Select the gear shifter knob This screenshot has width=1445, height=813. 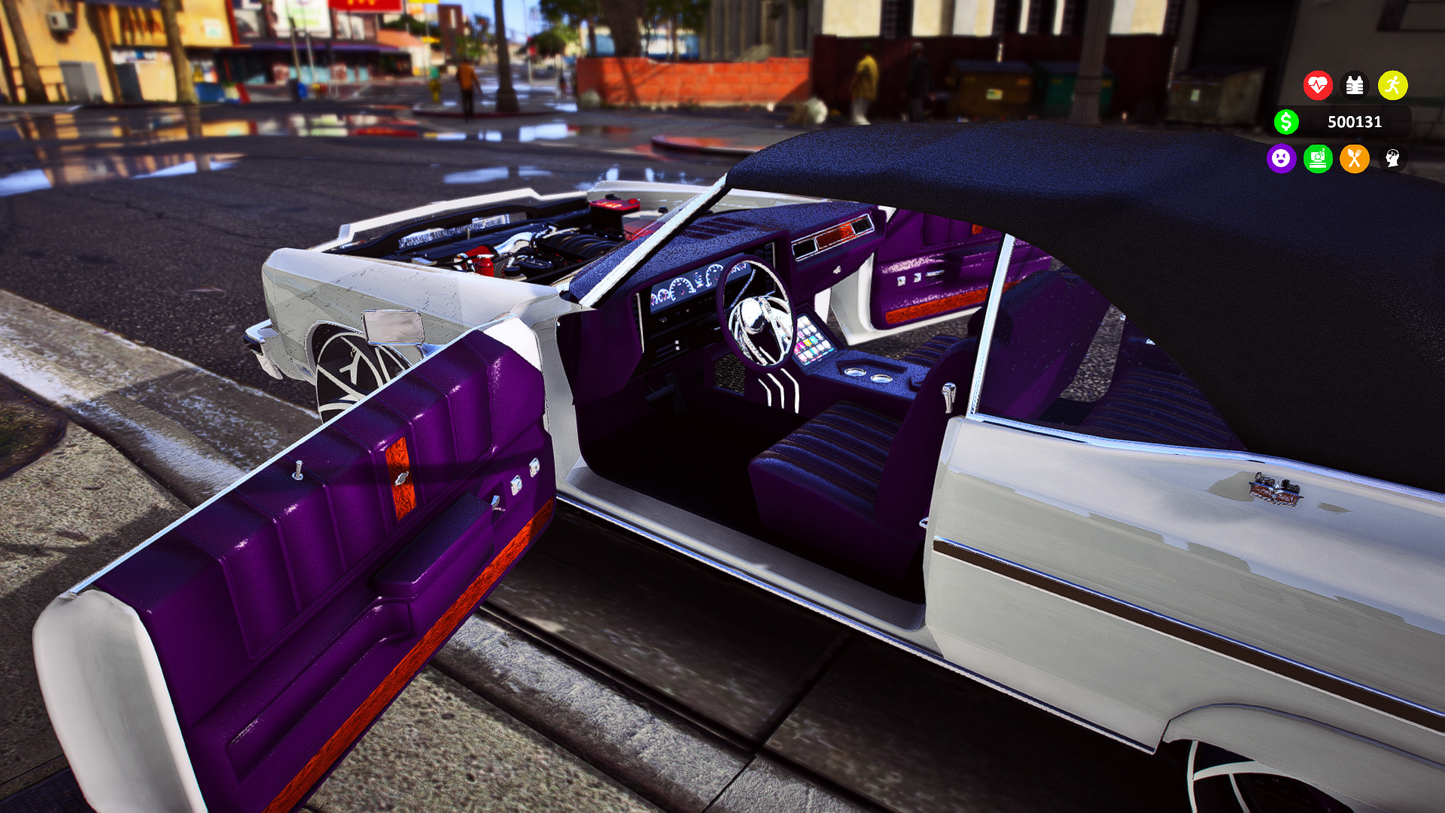(948, 393)
